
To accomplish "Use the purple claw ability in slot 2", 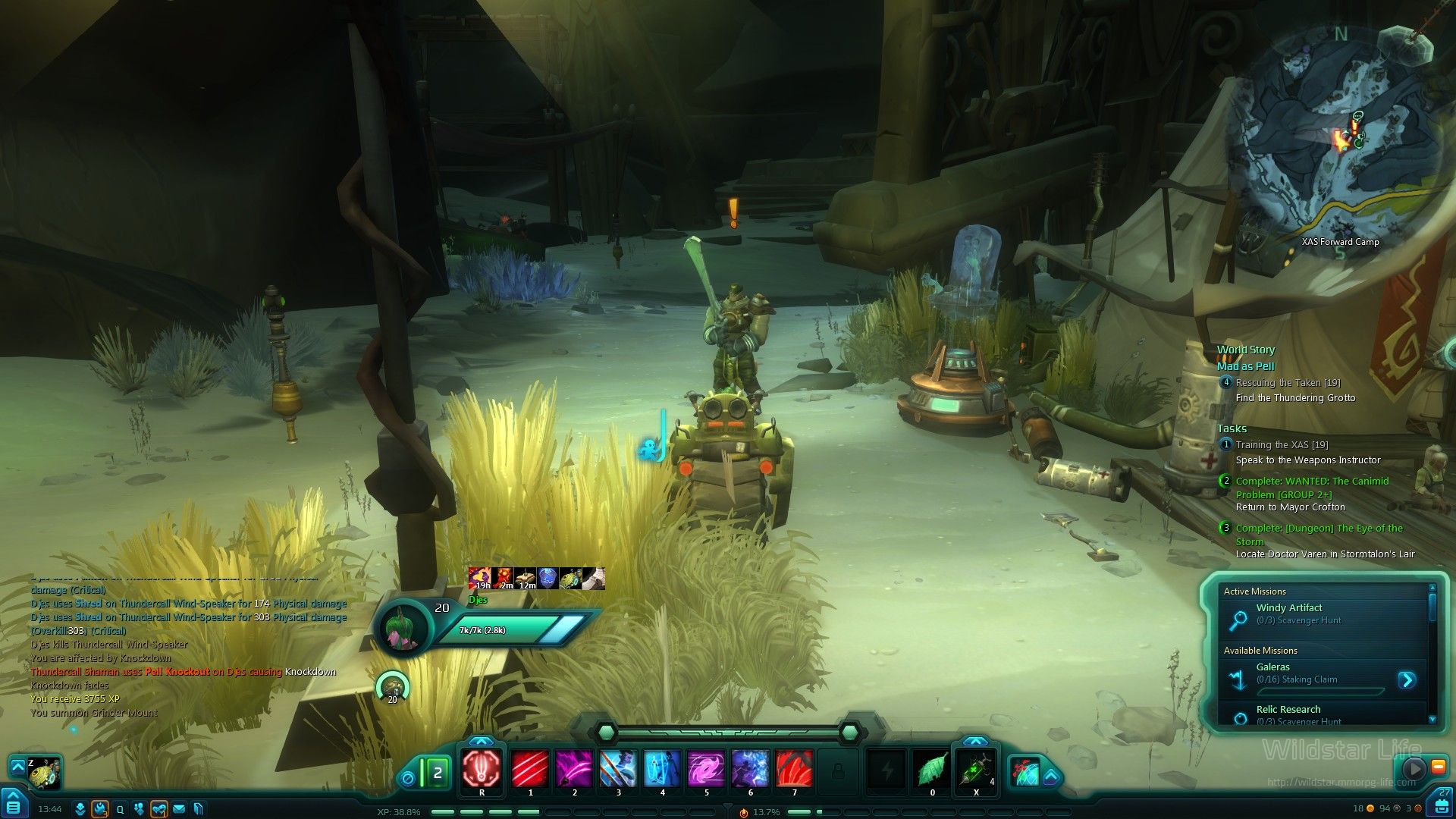I will [574, 769].
